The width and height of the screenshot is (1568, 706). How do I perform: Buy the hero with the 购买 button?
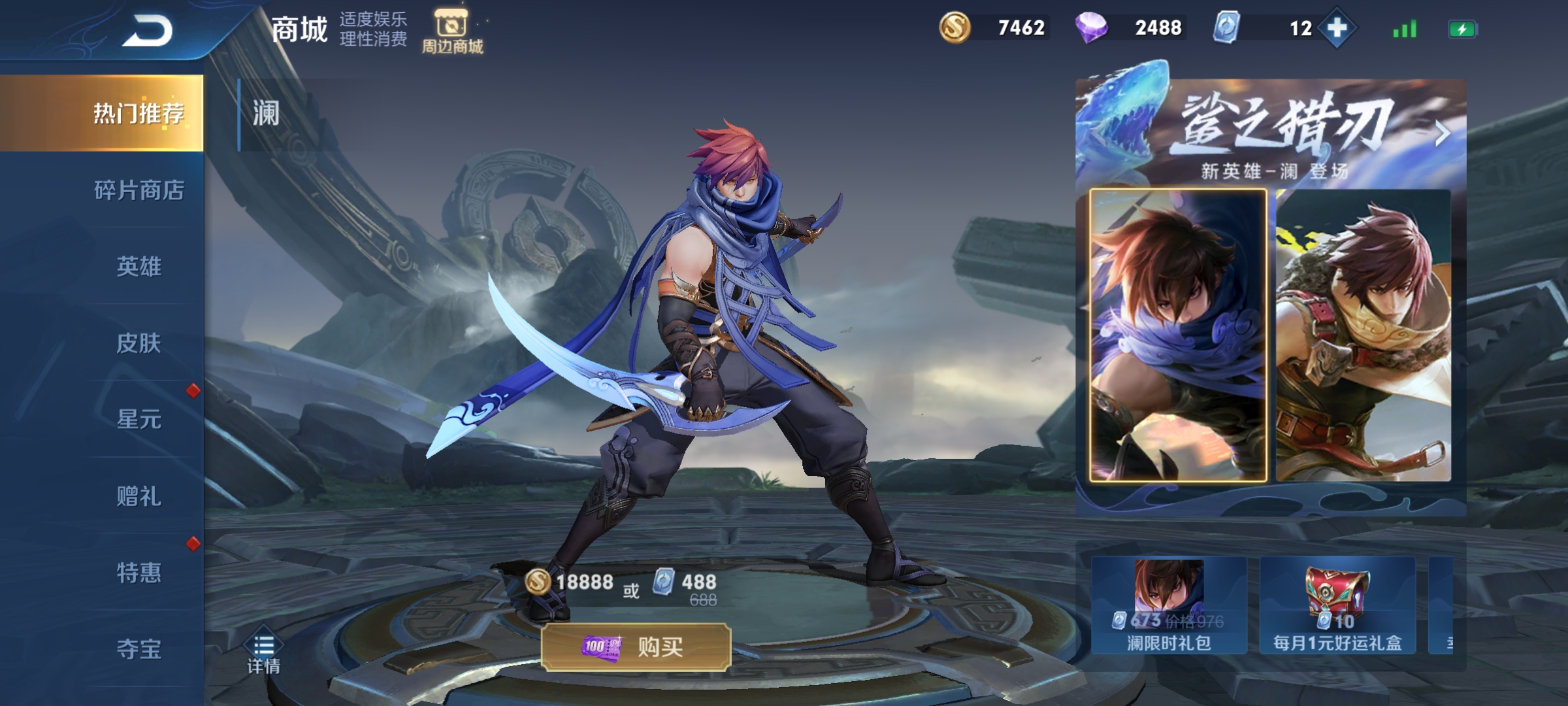636,647
